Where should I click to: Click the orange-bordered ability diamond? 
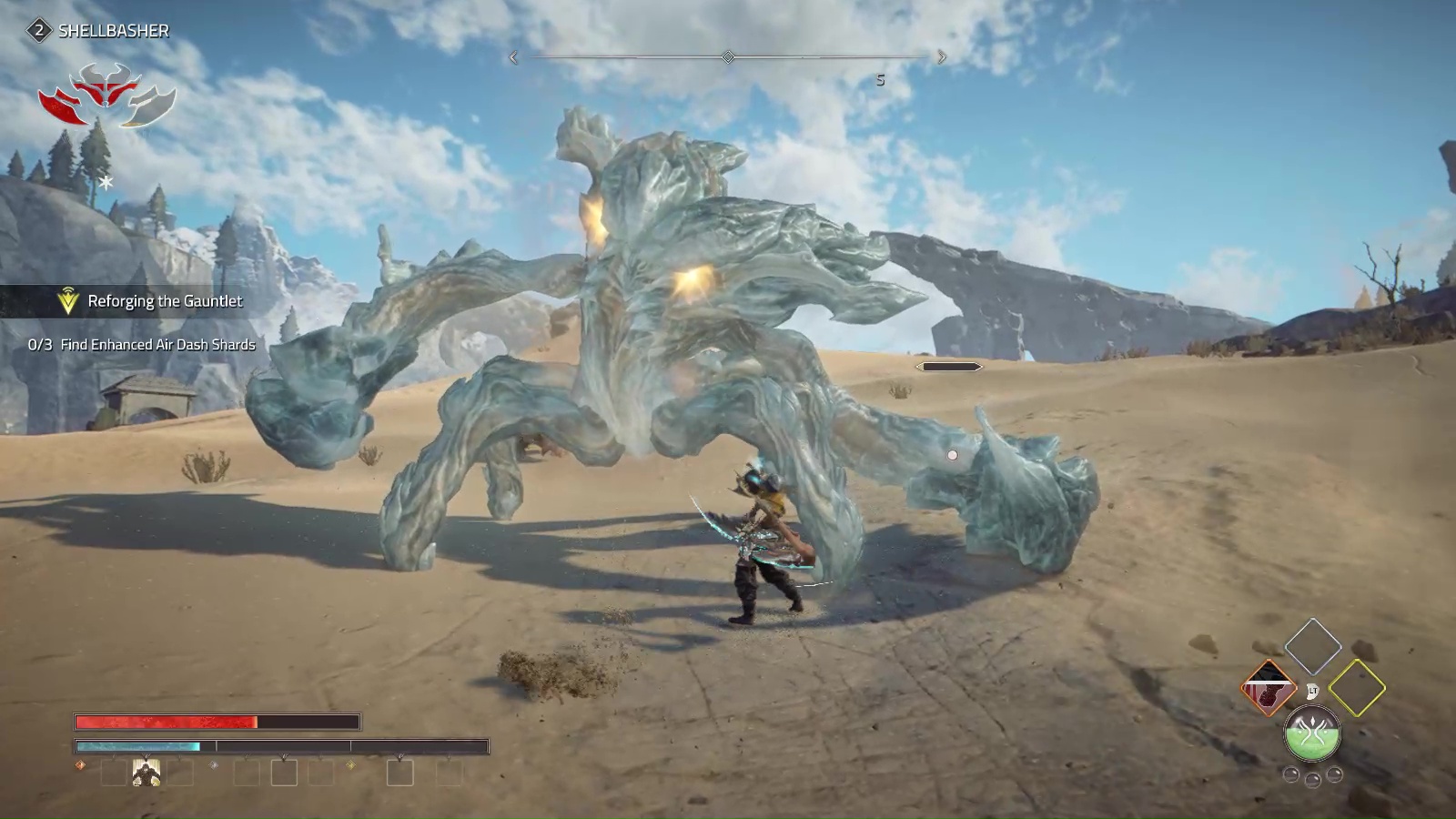(1269, 688)
